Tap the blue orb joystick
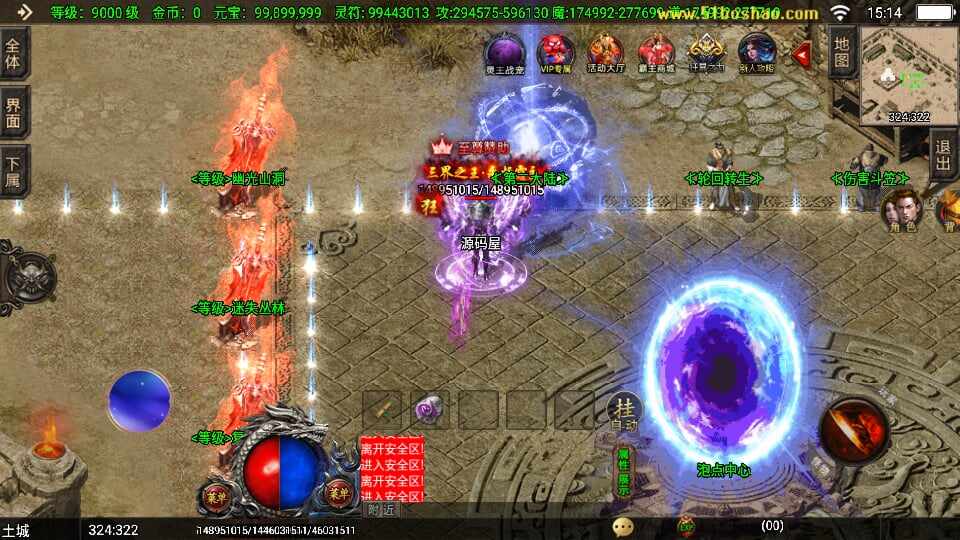960x540 pixels. tap(139, 402)
